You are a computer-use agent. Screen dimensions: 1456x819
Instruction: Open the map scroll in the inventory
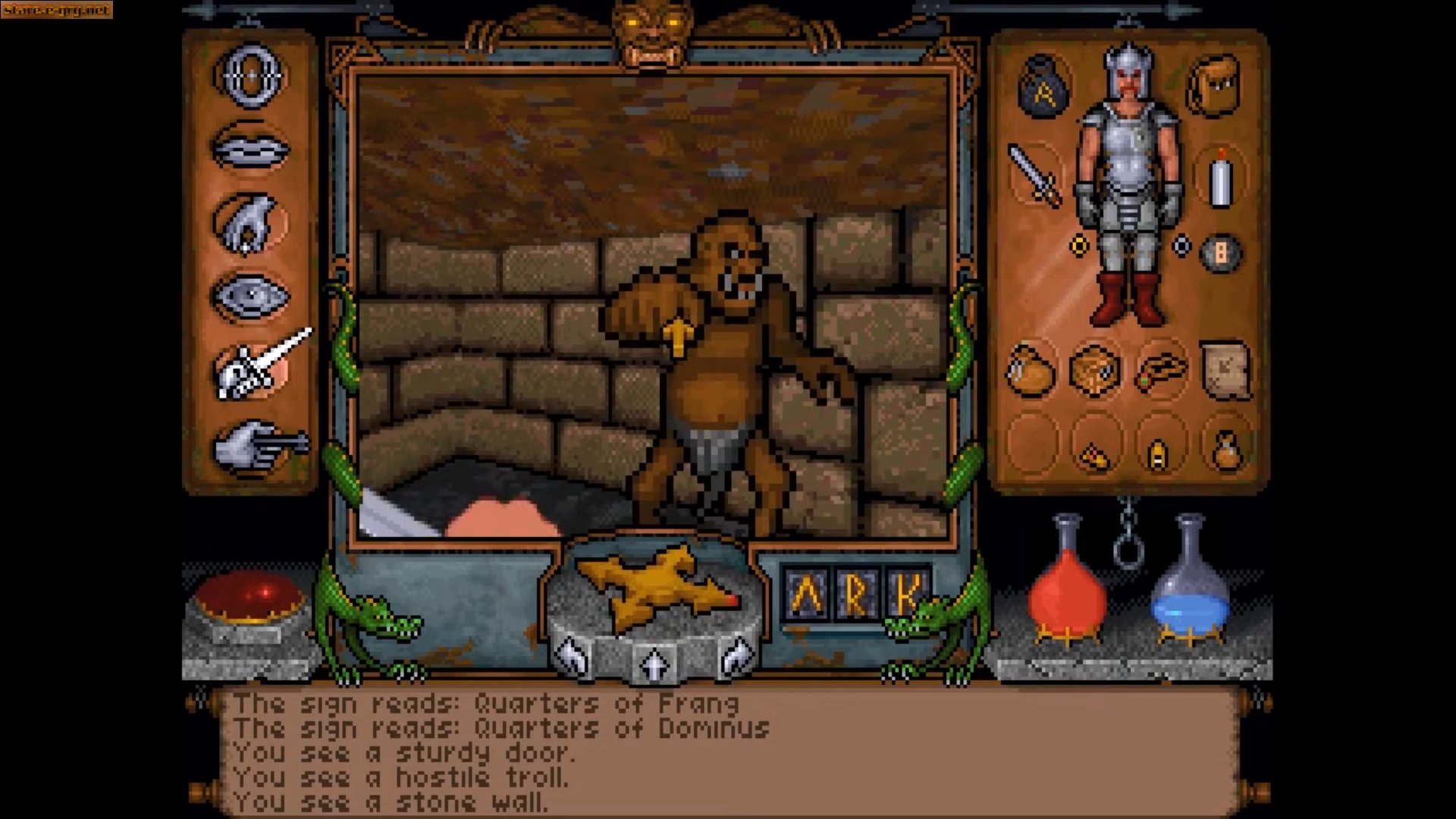1226,368
